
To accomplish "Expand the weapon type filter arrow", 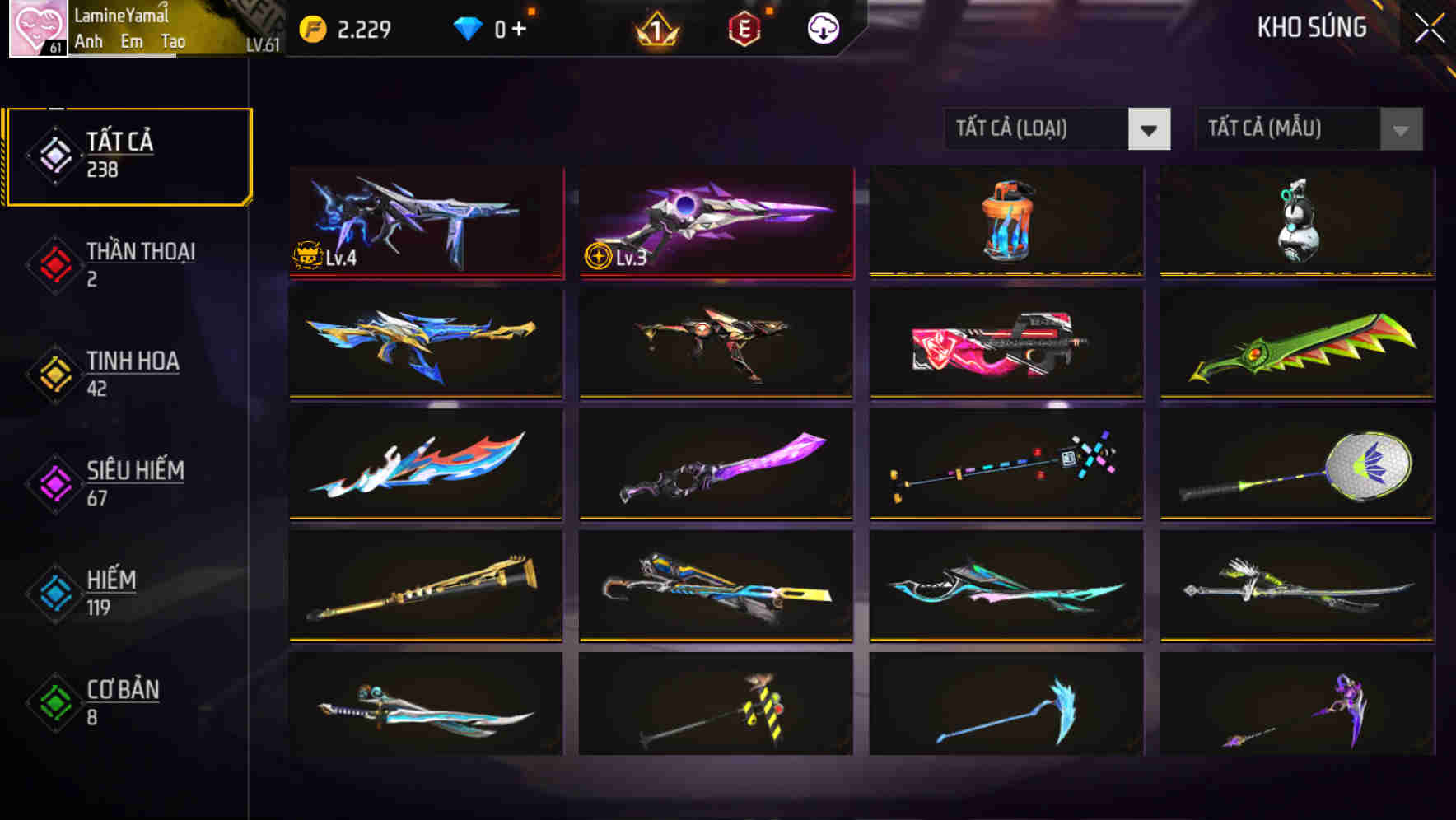I will 1150,129.
